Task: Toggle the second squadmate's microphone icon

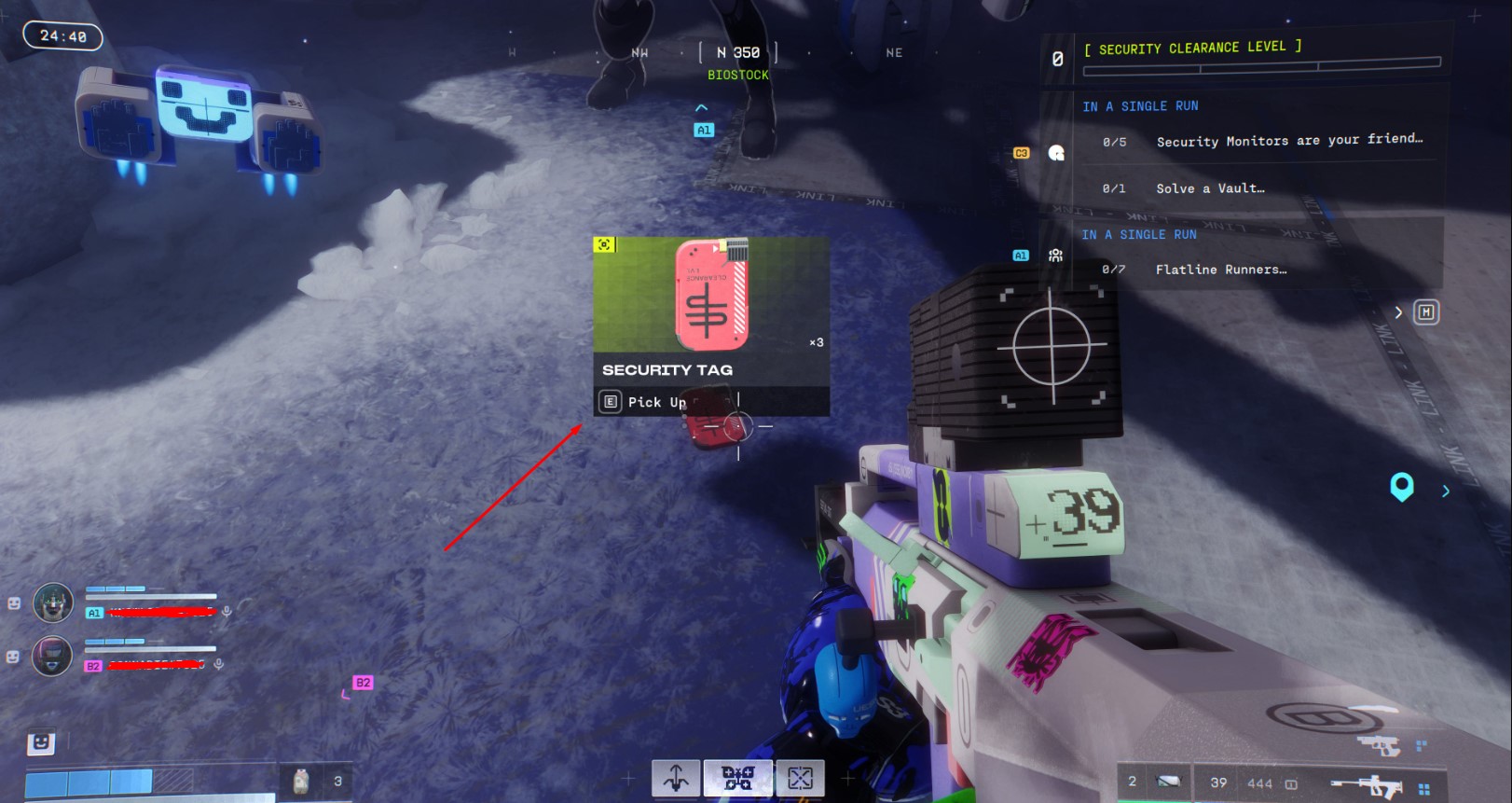Action: click(218, 664)
